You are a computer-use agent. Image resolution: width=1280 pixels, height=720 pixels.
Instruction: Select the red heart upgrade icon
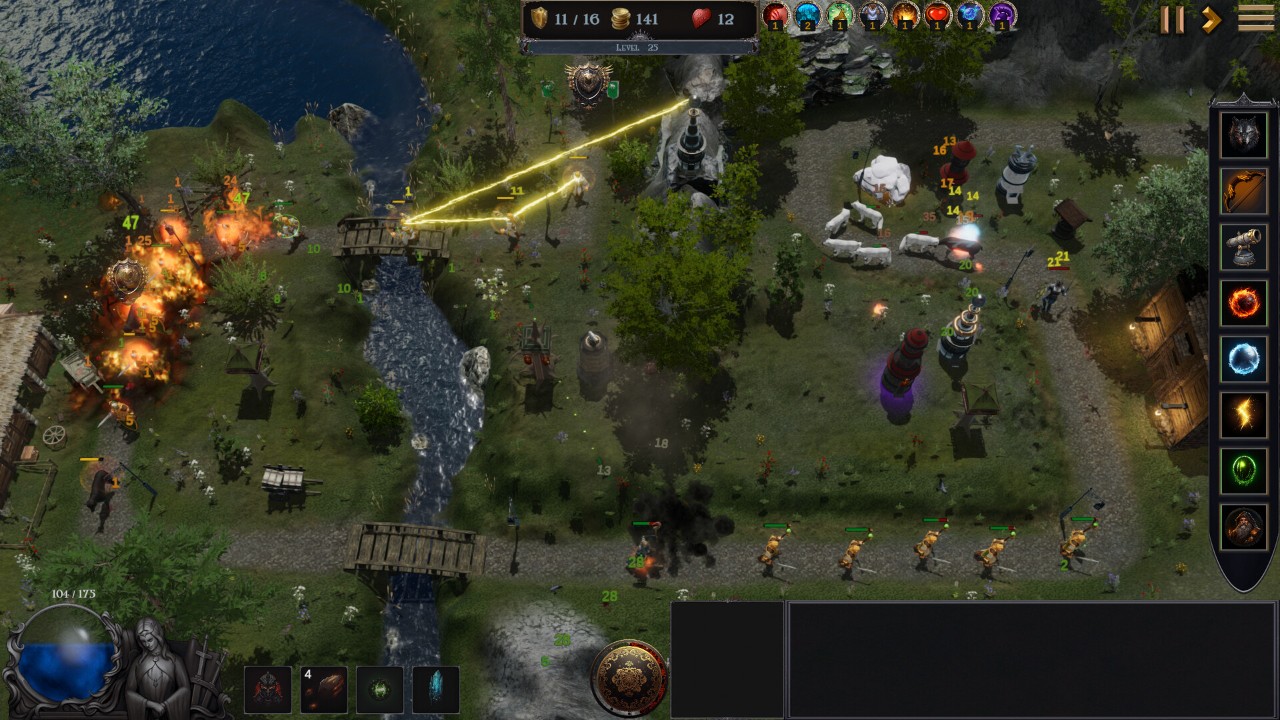(937, 15)
